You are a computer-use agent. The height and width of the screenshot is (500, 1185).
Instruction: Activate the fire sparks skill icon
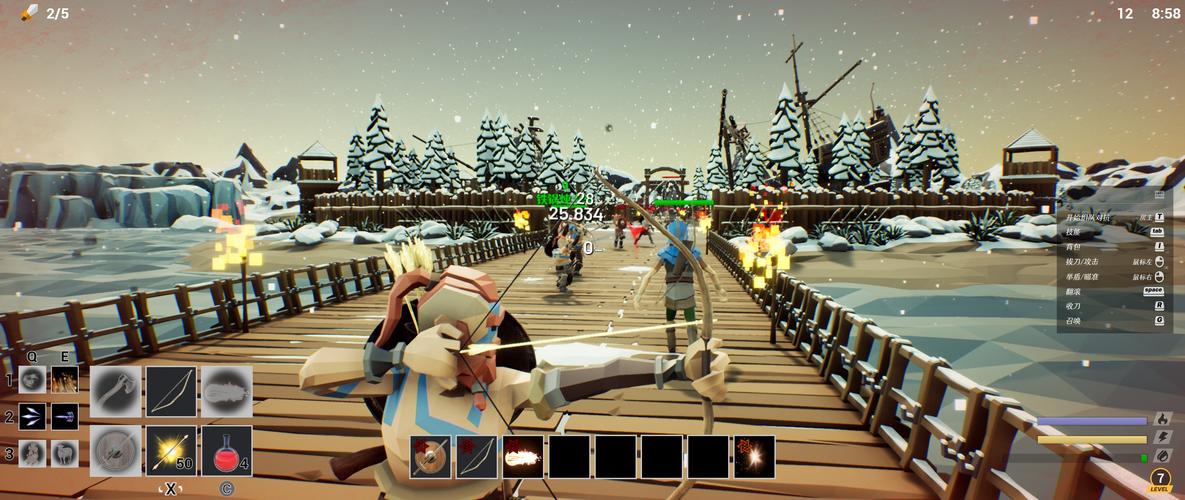pyautogui.click(x=65, y=380)
